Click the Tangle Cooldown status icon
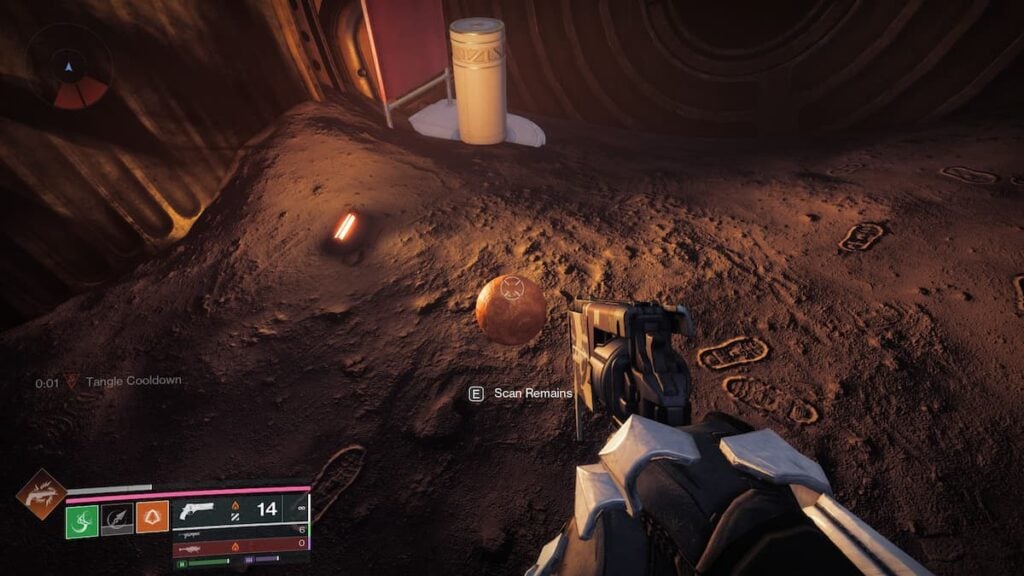The height and width of the screenshot is (576, 1024). pos(71,382)
